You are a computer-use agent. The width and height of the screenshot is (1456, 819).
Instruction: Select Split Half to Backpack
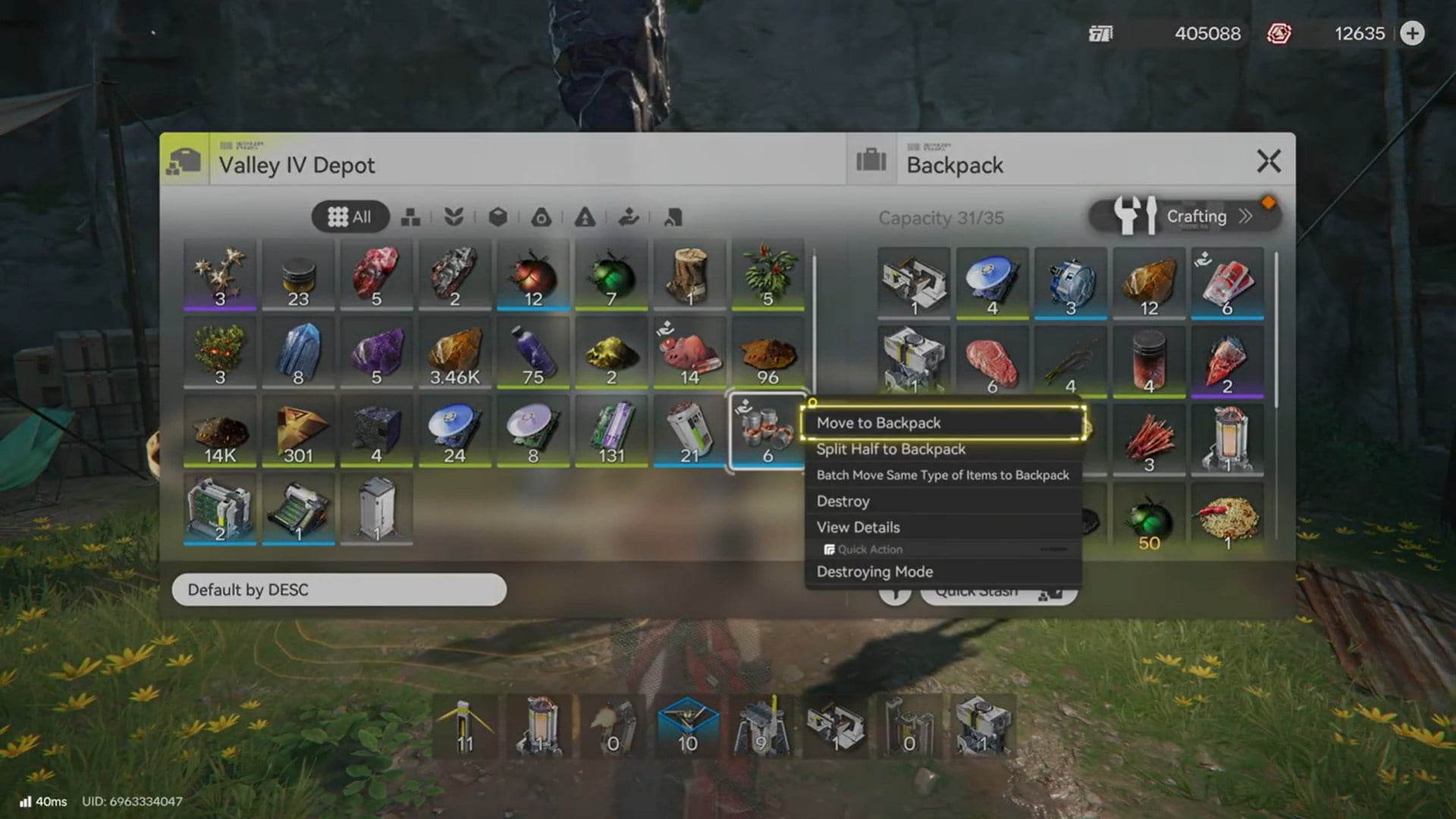coord(890,449)
